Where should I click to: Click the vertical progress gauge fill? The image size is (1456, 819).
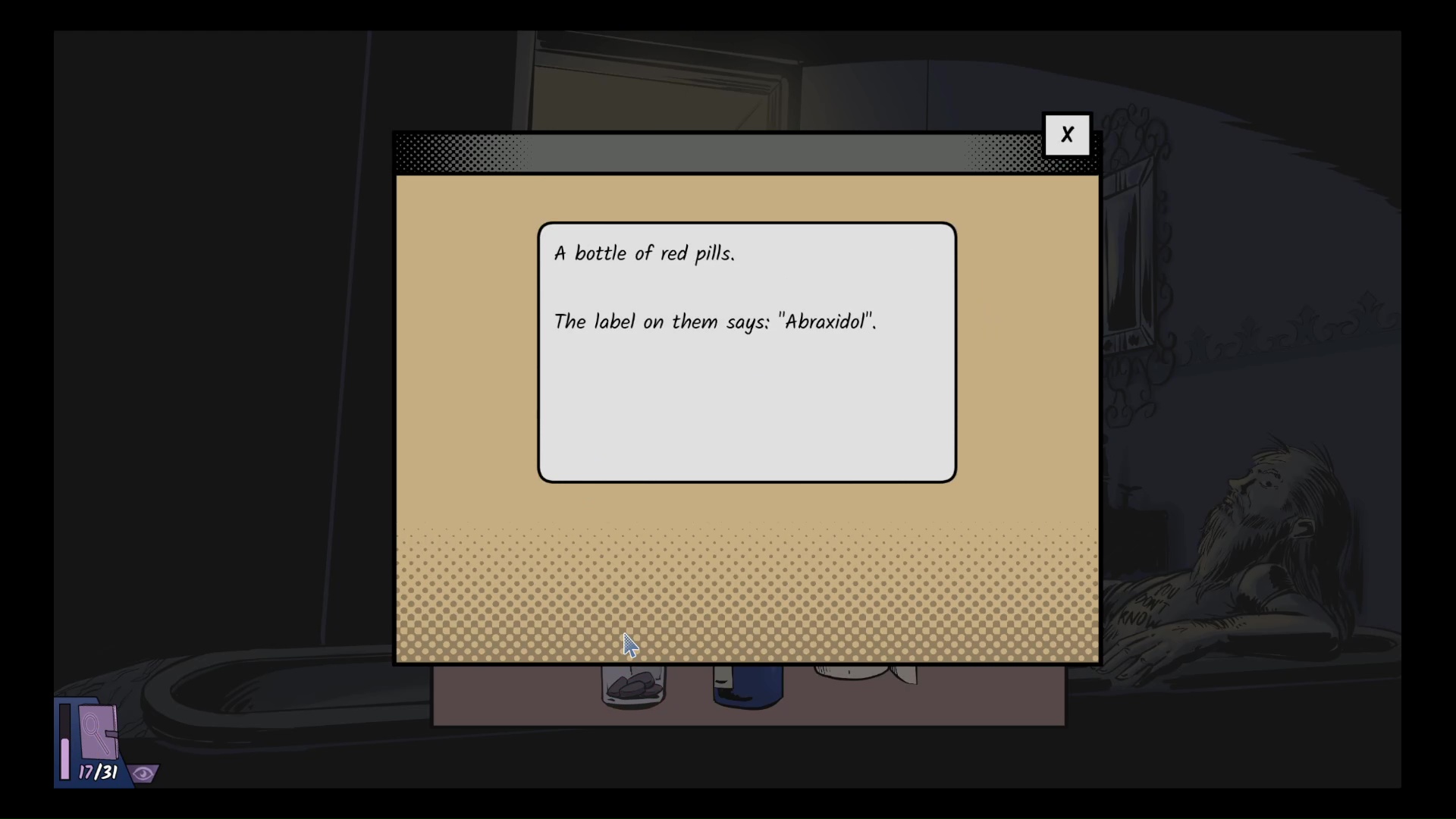pyautogui.click(x=64, y=758)
